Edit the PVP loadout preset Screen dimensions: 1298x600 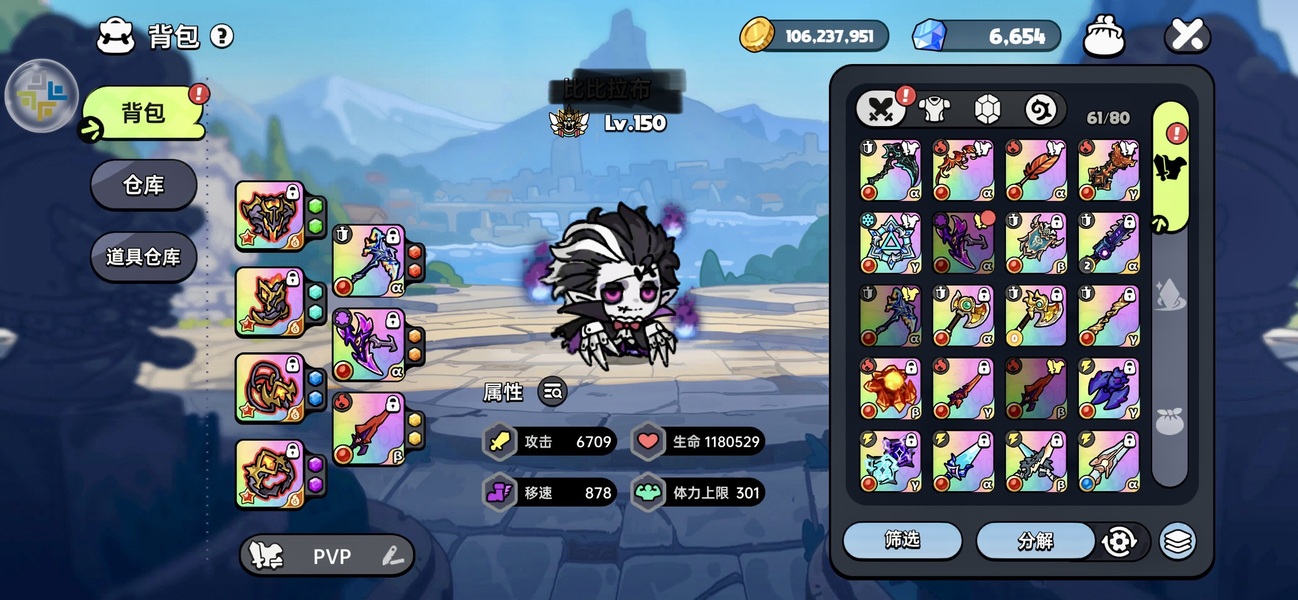(x=391, y=556)
